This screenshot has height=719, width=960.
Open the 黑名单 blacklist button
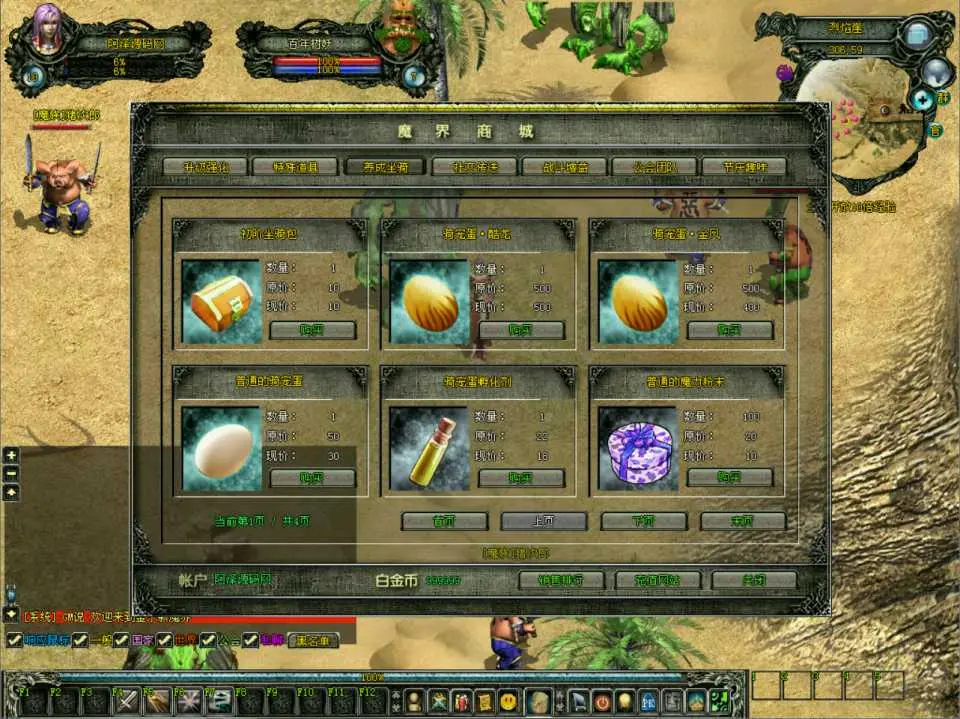tap(313, 640)
